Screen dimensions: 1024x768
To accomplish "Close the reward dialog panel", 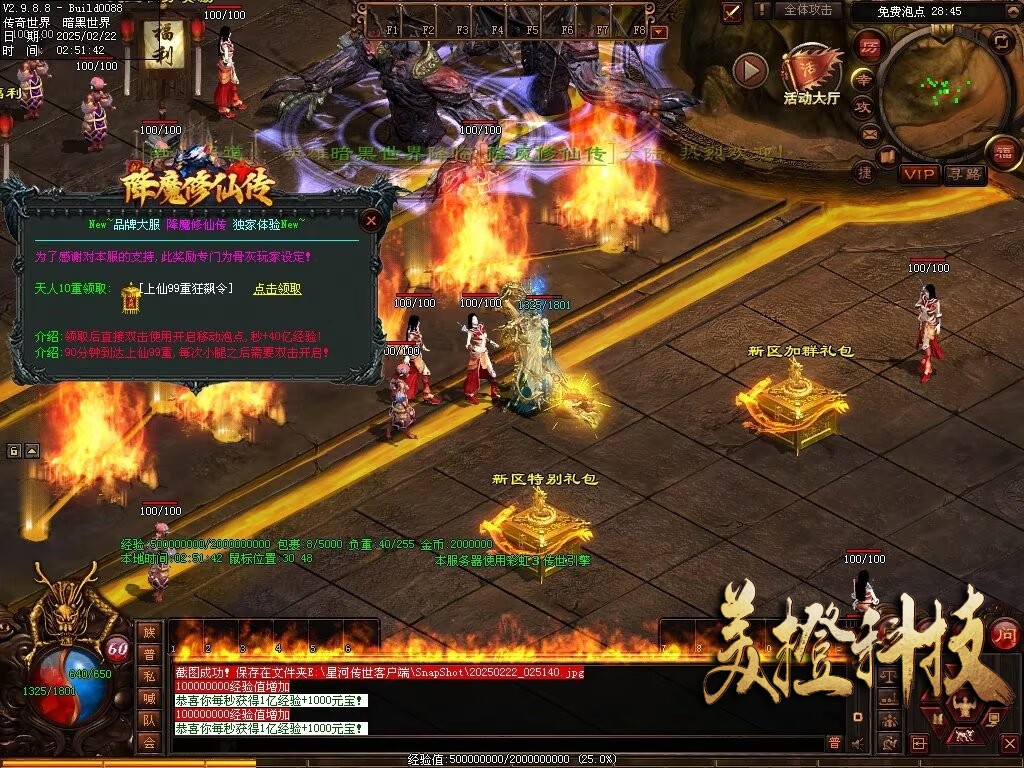I will click(371, 220).
